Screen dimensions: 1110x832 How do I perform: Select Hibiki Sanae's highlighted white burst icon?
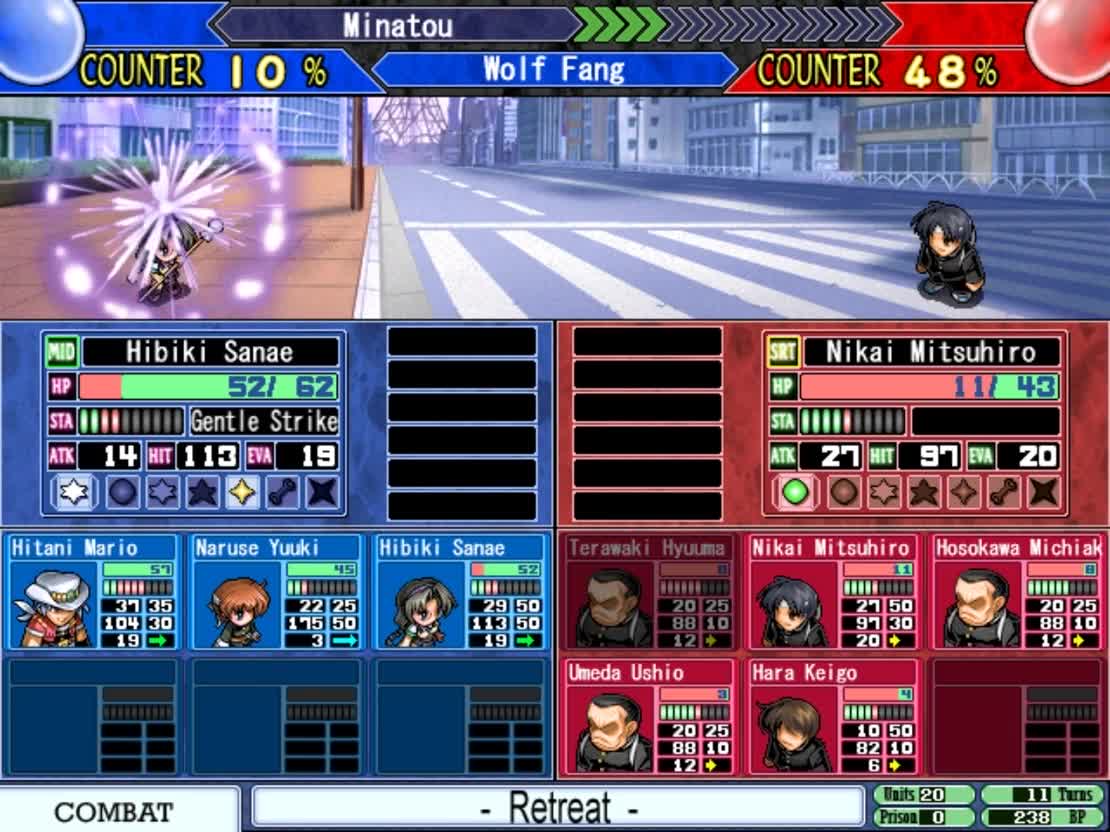coord(71,492)
